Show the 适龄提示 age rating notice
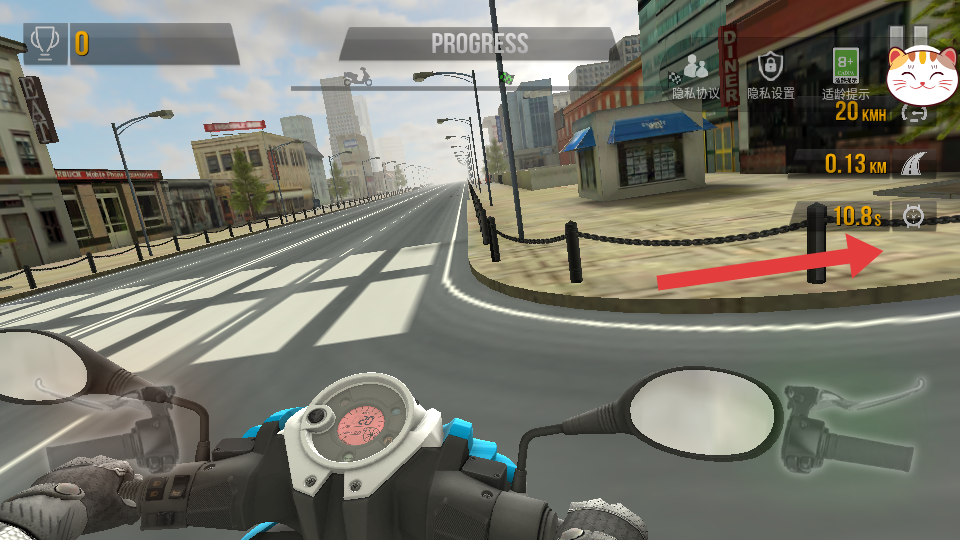The image size is (960, 540). [x=846, y=73]
